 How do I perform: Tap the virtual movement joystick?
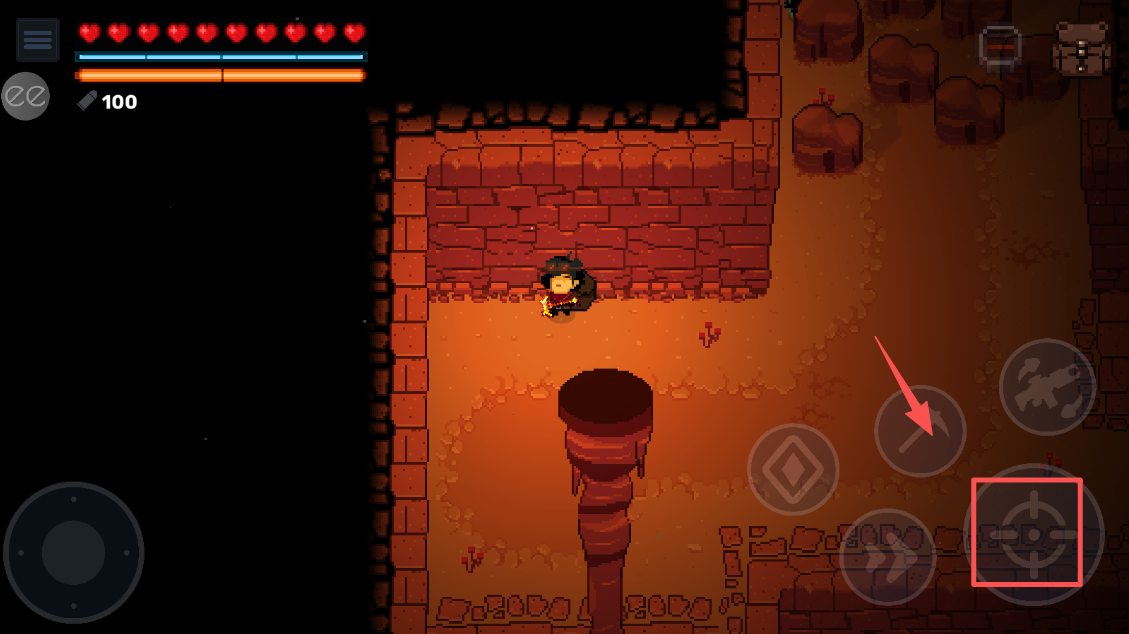click(74, 552)
